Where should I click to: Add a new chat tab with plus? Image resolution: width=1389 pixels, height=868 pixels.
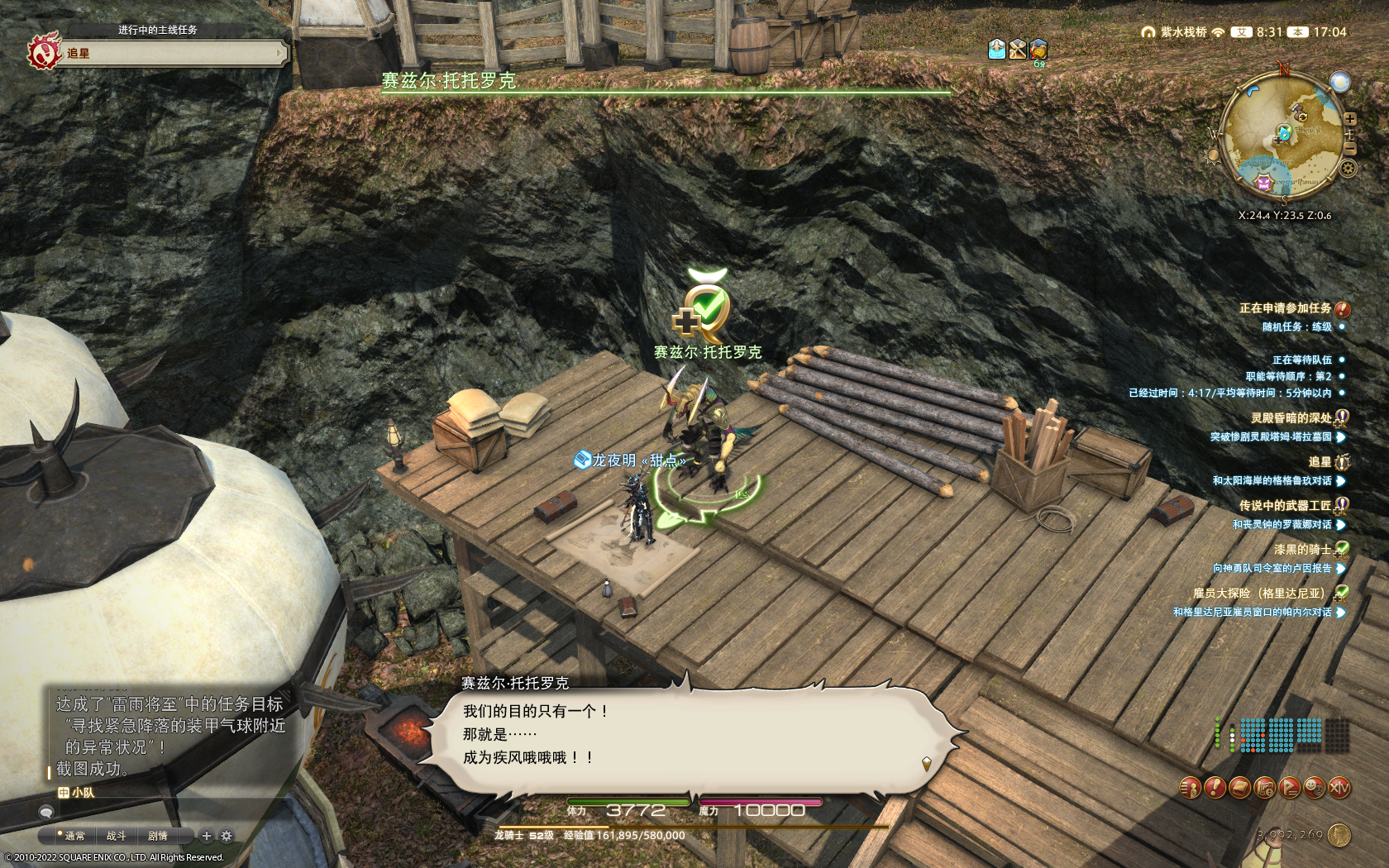coord(207,836)
